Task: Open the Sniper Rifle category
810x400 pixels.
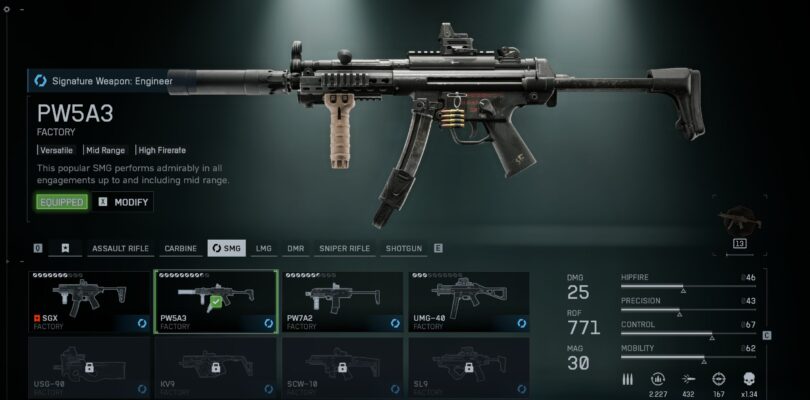Action: (x=345, y=248)
